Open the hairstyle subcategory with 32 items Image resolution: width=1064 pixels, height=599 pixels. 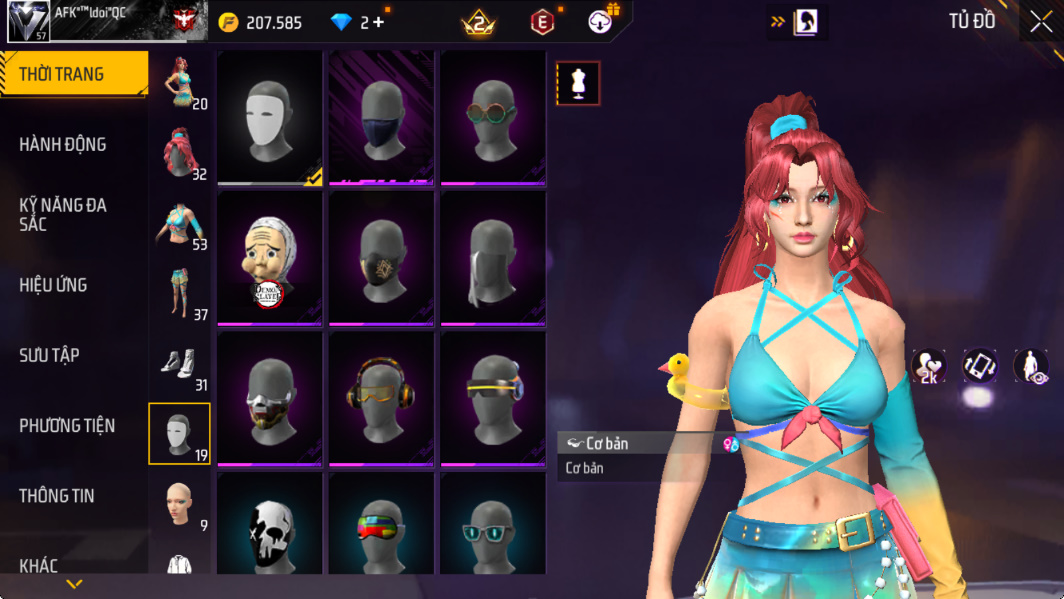tap(180, 153)
